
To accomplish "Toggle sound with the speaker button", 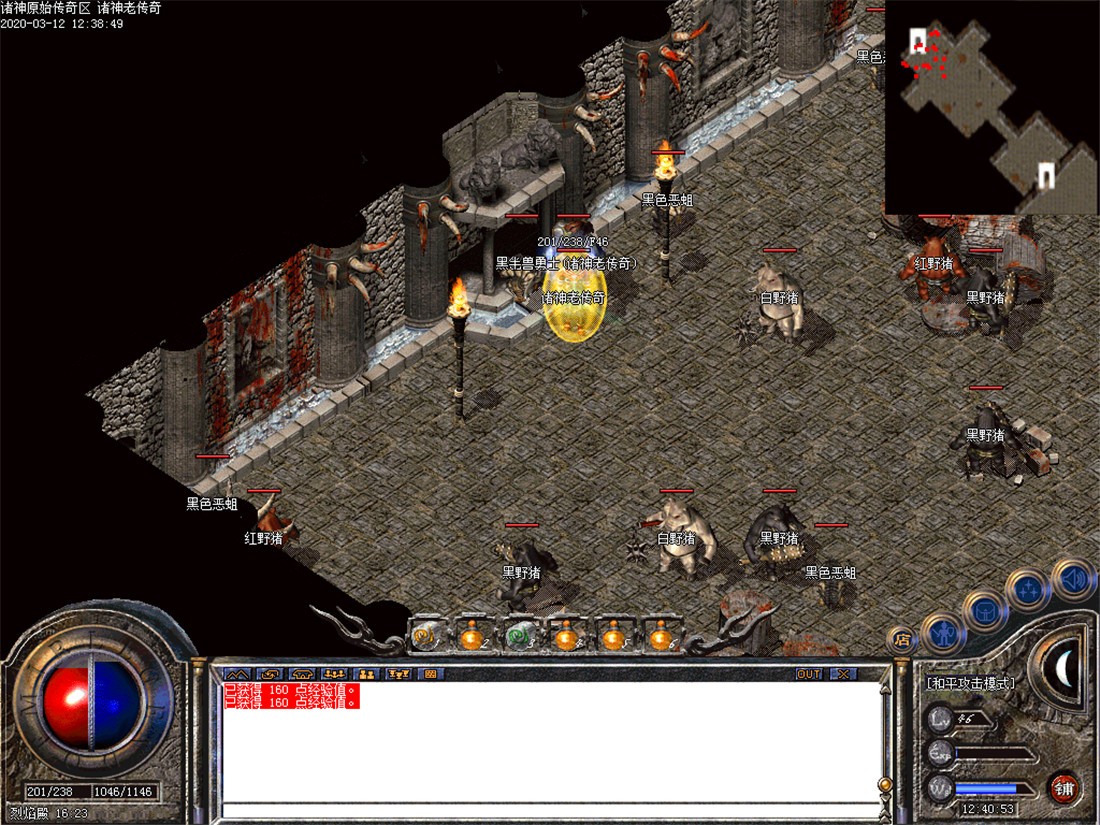I will click(1071, 578).
